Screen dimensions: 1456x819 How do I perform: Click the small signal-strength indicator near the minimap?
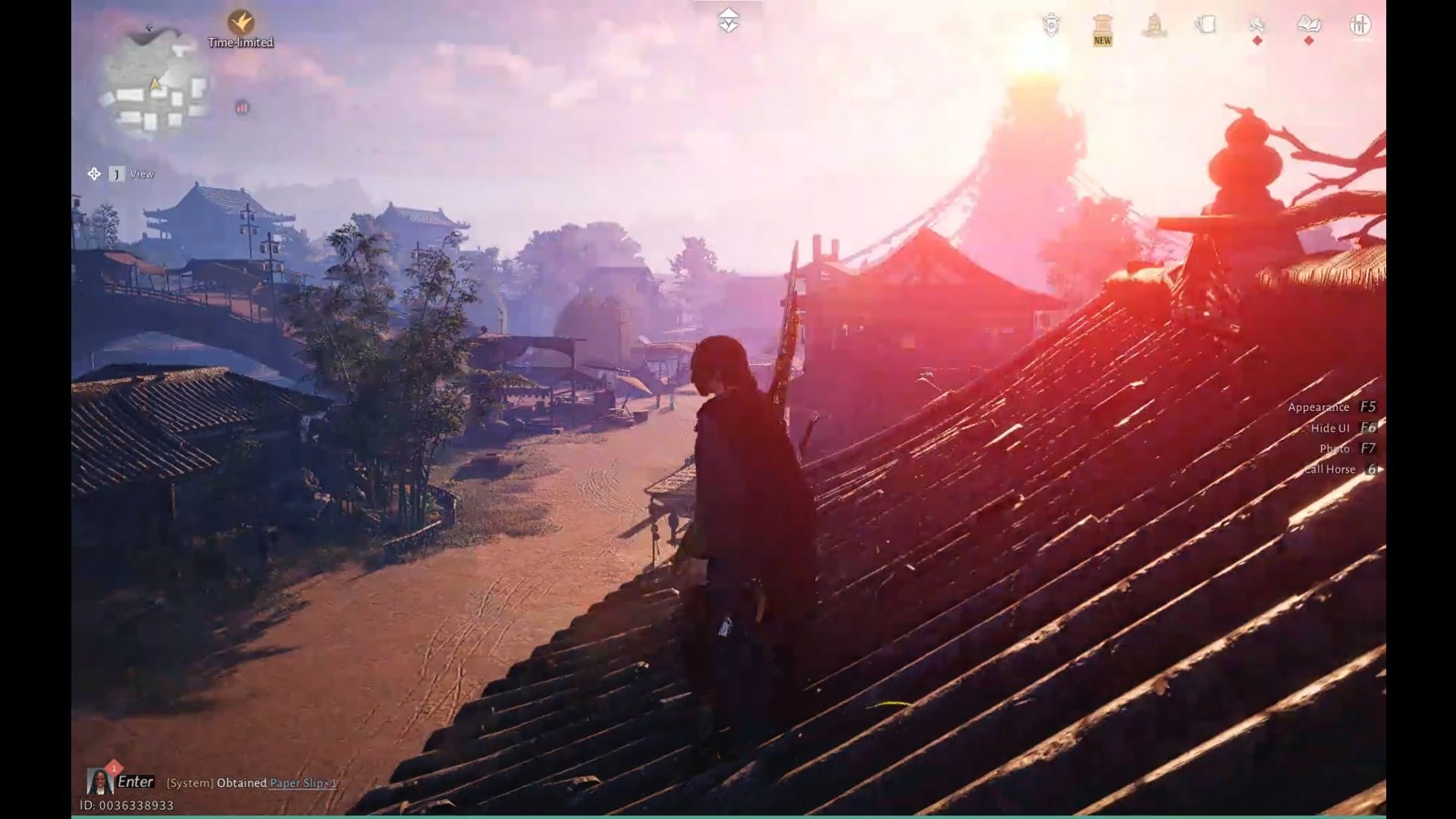241,108
